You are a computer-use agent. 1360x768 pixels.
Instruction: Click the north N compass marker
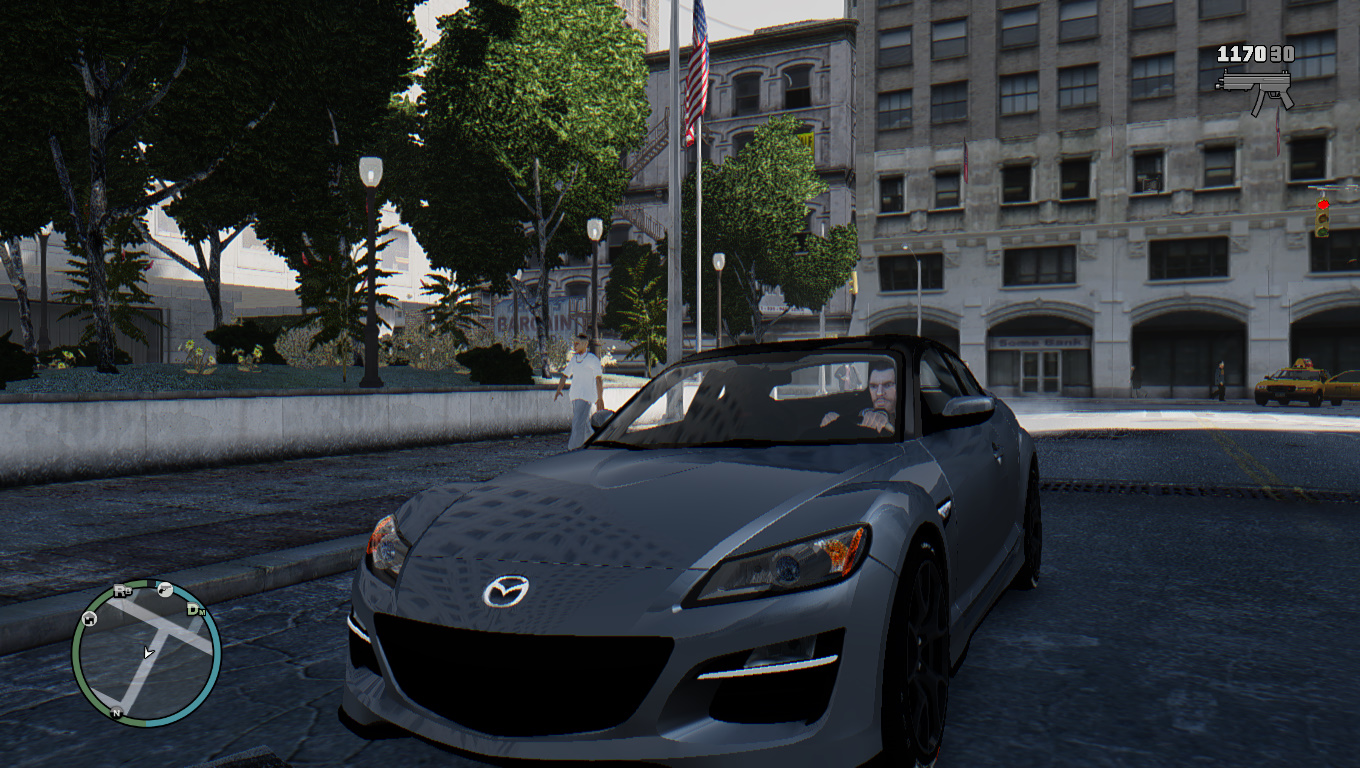pos(117,713)
